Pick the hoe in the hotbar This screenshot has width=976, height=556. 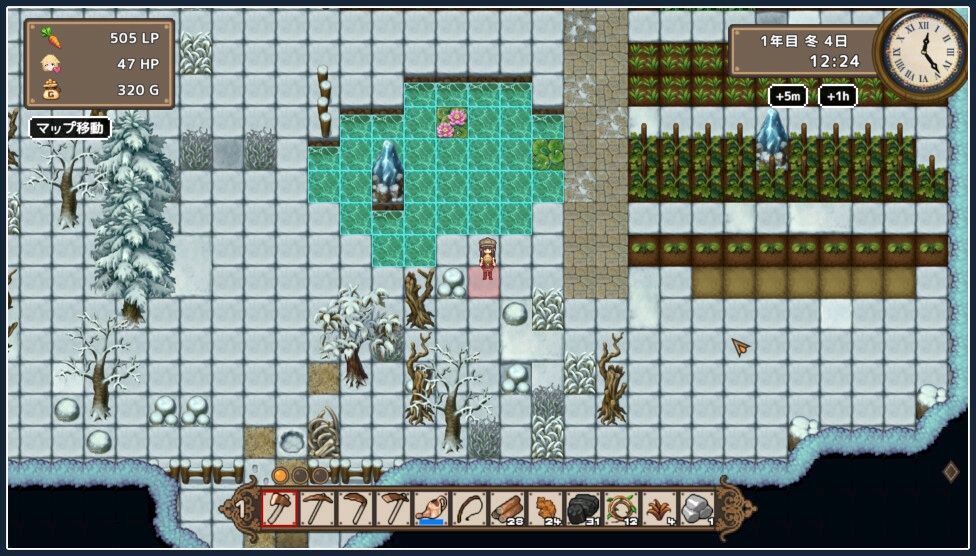click(x=393, y=509)
